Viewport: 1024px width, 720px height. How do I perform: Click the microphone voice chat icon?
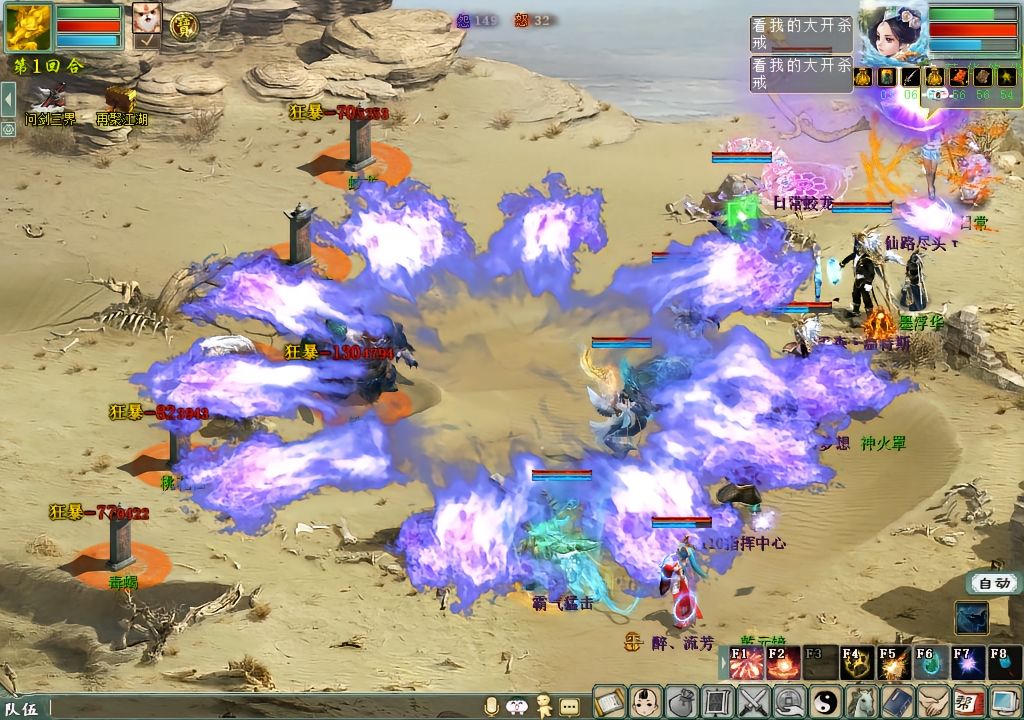tap(491, 705)
